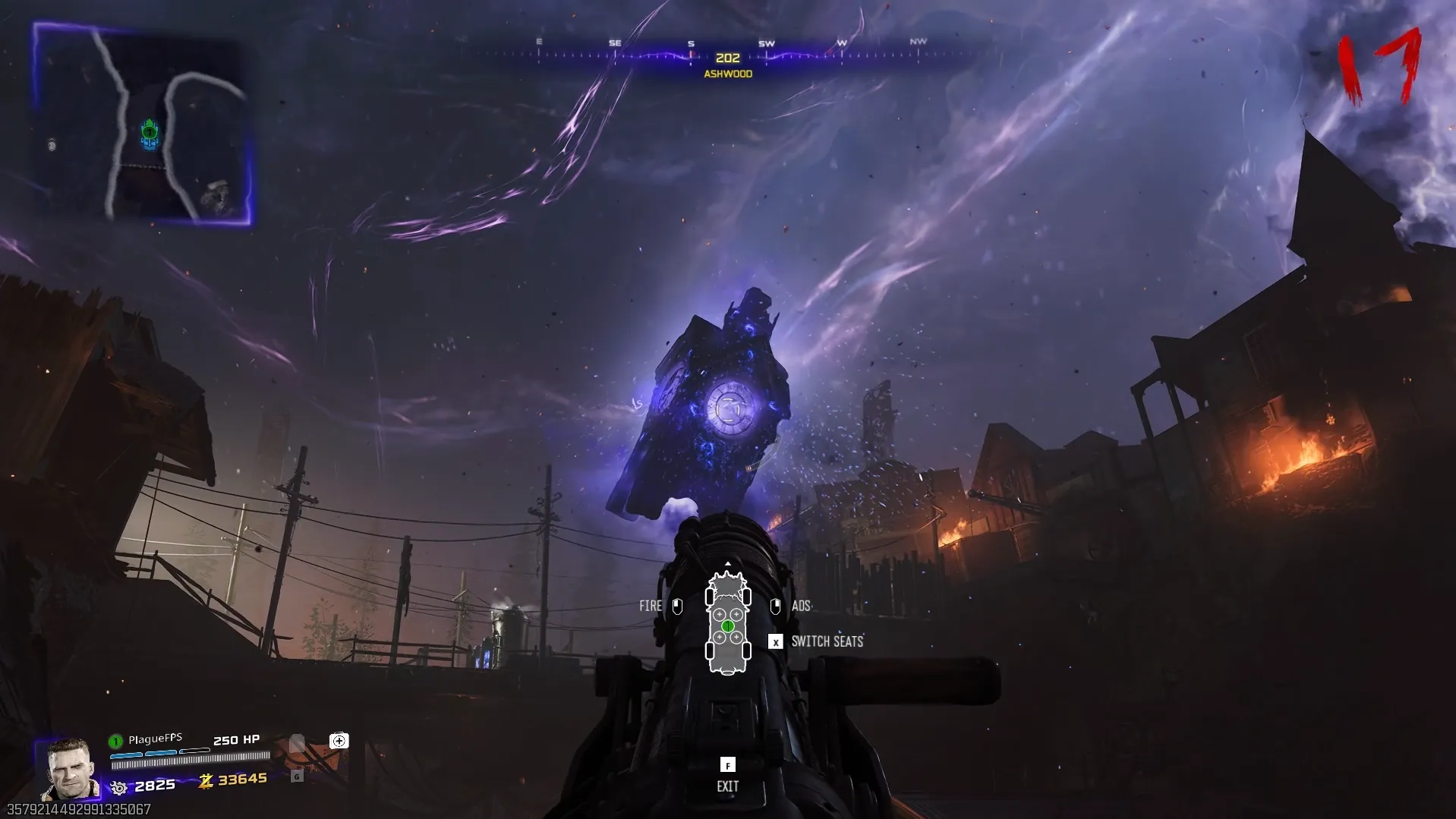Select the occupied green center seat
The width and height of the screenshot is (1456, 819).
[728, 626]
